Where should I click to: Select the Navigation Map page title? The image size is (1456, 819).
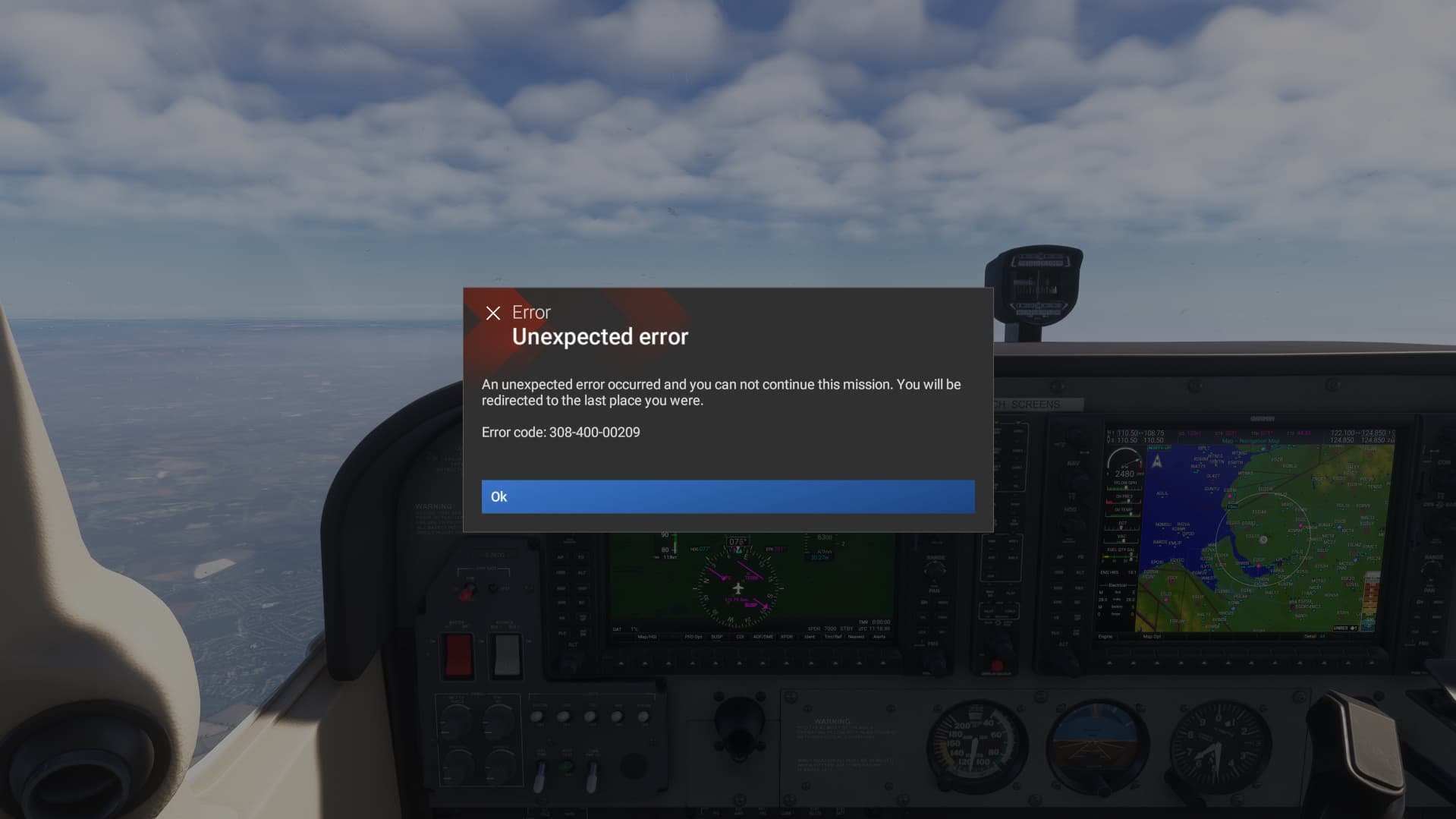pos(1250,440)
